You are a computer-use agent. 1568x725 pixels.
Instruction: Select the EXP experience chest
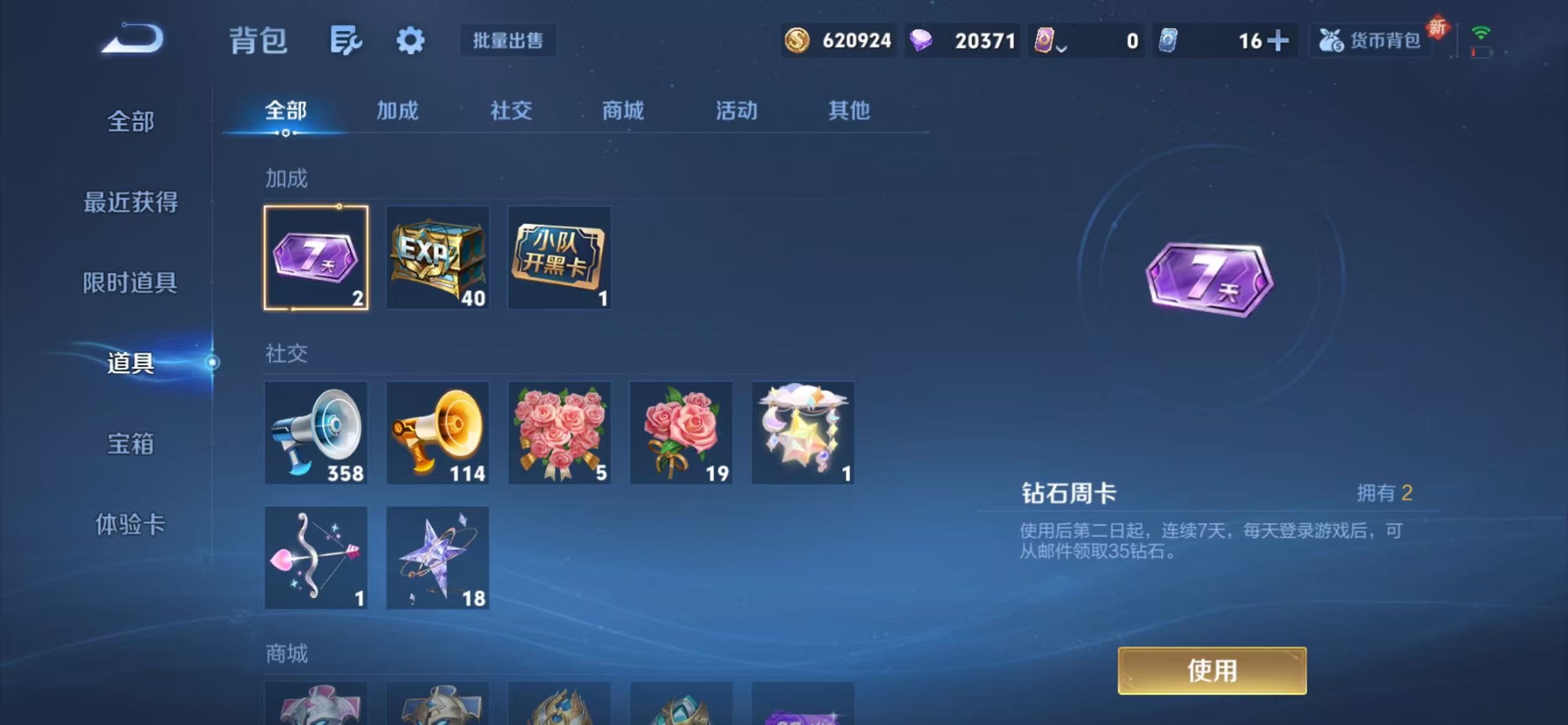[437, 258]
